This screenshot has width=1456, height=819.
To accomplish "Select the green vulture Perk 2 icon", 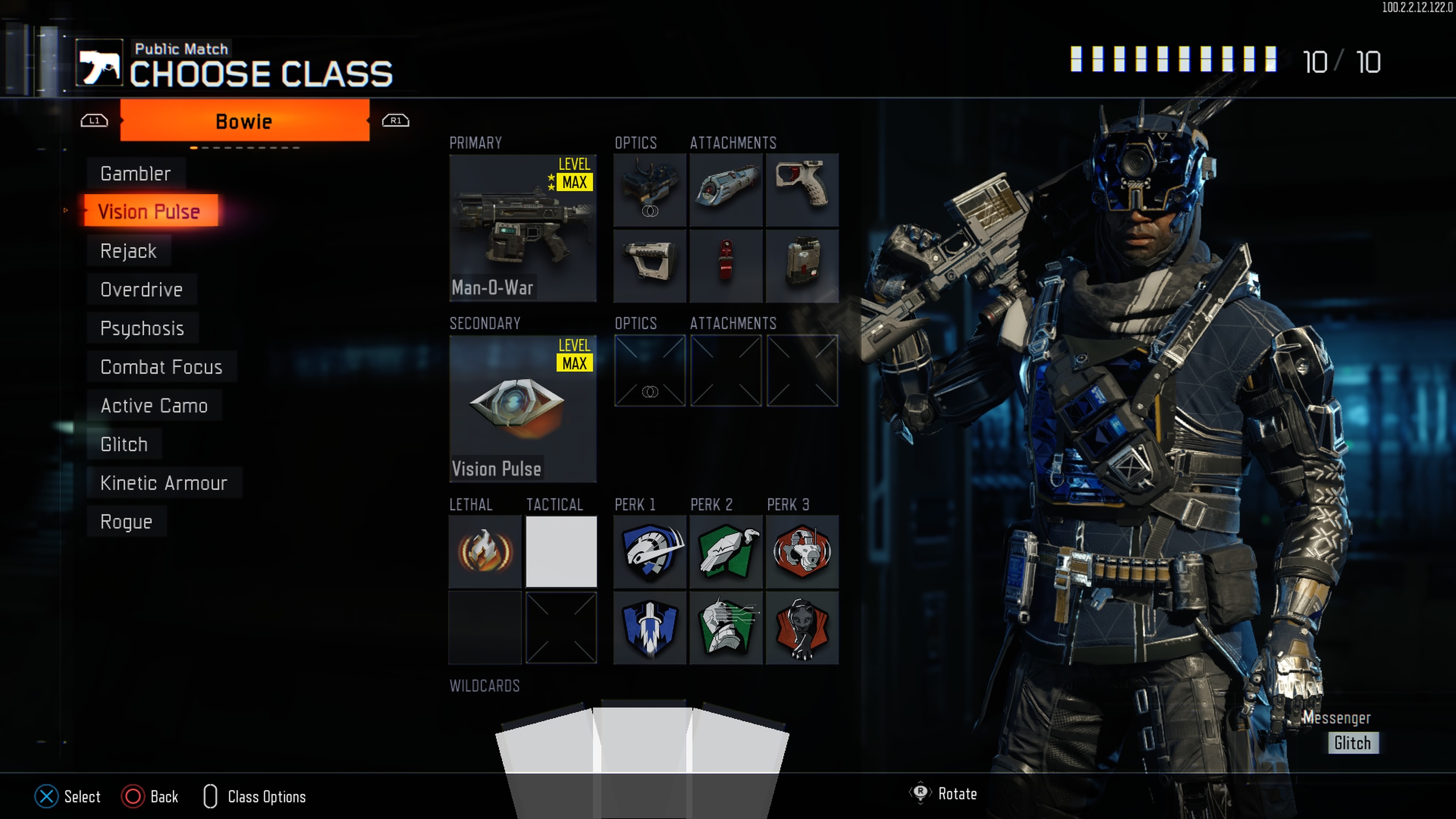I will point(726,551).
